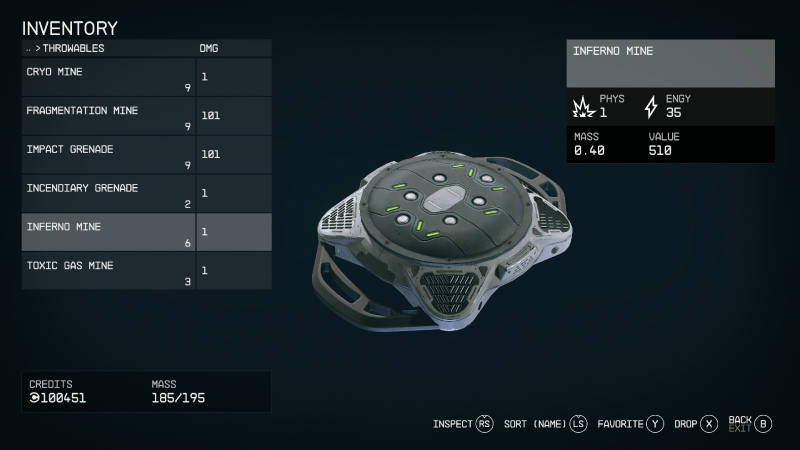Sort the list by DMG column header
This screenshot has height=450, width=800.
click(210, 48)
